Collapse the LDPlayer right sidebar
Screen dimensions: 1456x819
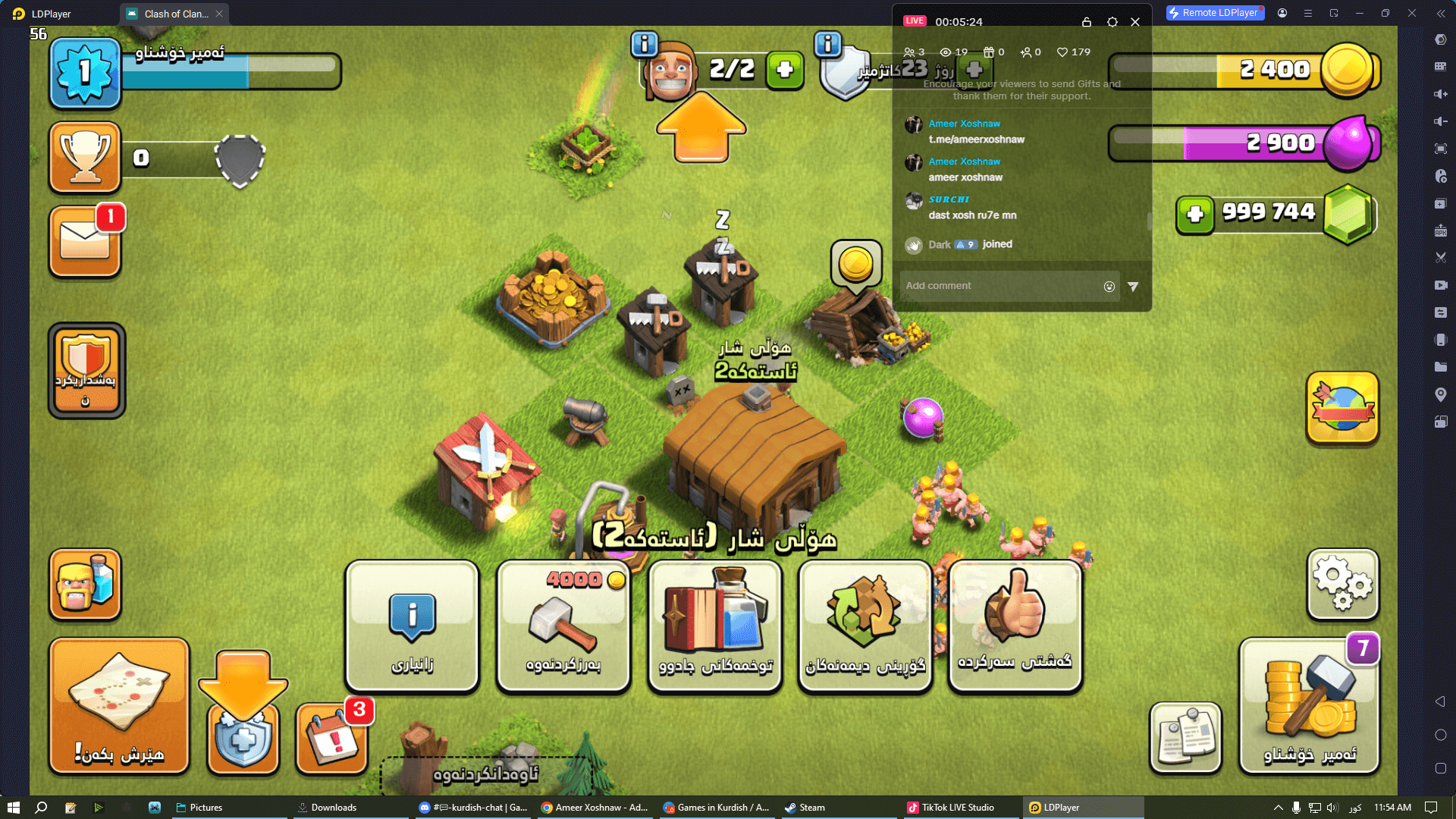point(1440,13)
